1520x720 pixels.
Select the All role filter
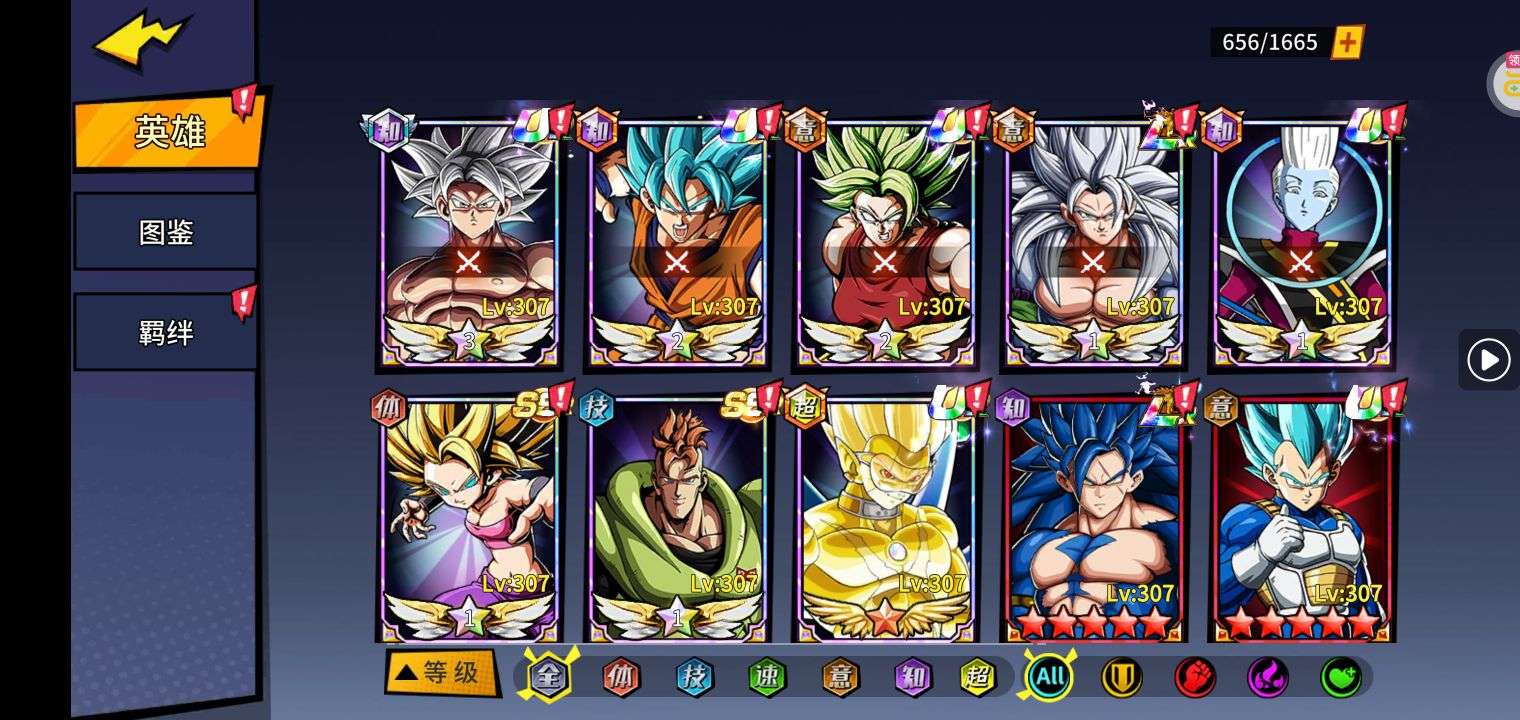1049,678
